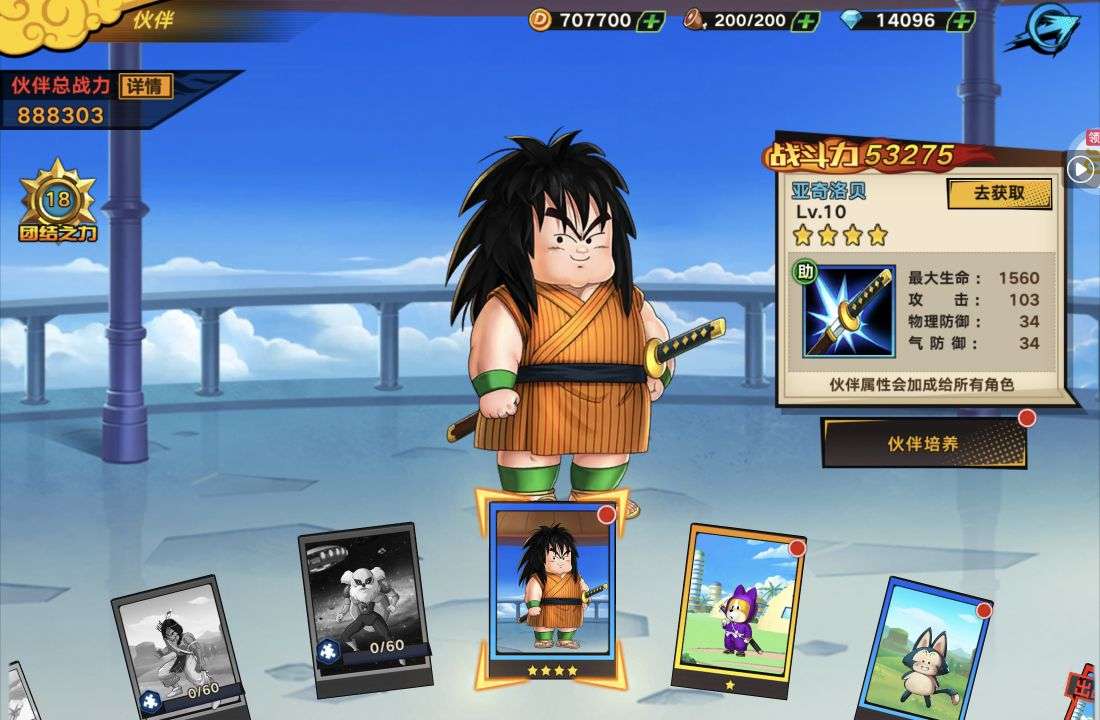1100x720 pixels.
Task: Pick the locked grayscale white bear card
Action: 365,605
